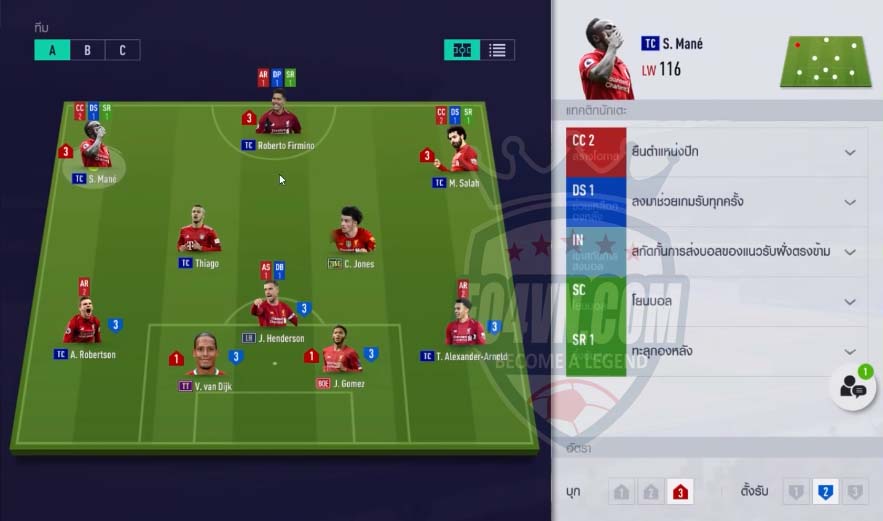The height and width of the screenshot is (521, 883).
Task: Select Roberto Firmino on the pitch
Action: pyautogui.click(x=278, y=120)
